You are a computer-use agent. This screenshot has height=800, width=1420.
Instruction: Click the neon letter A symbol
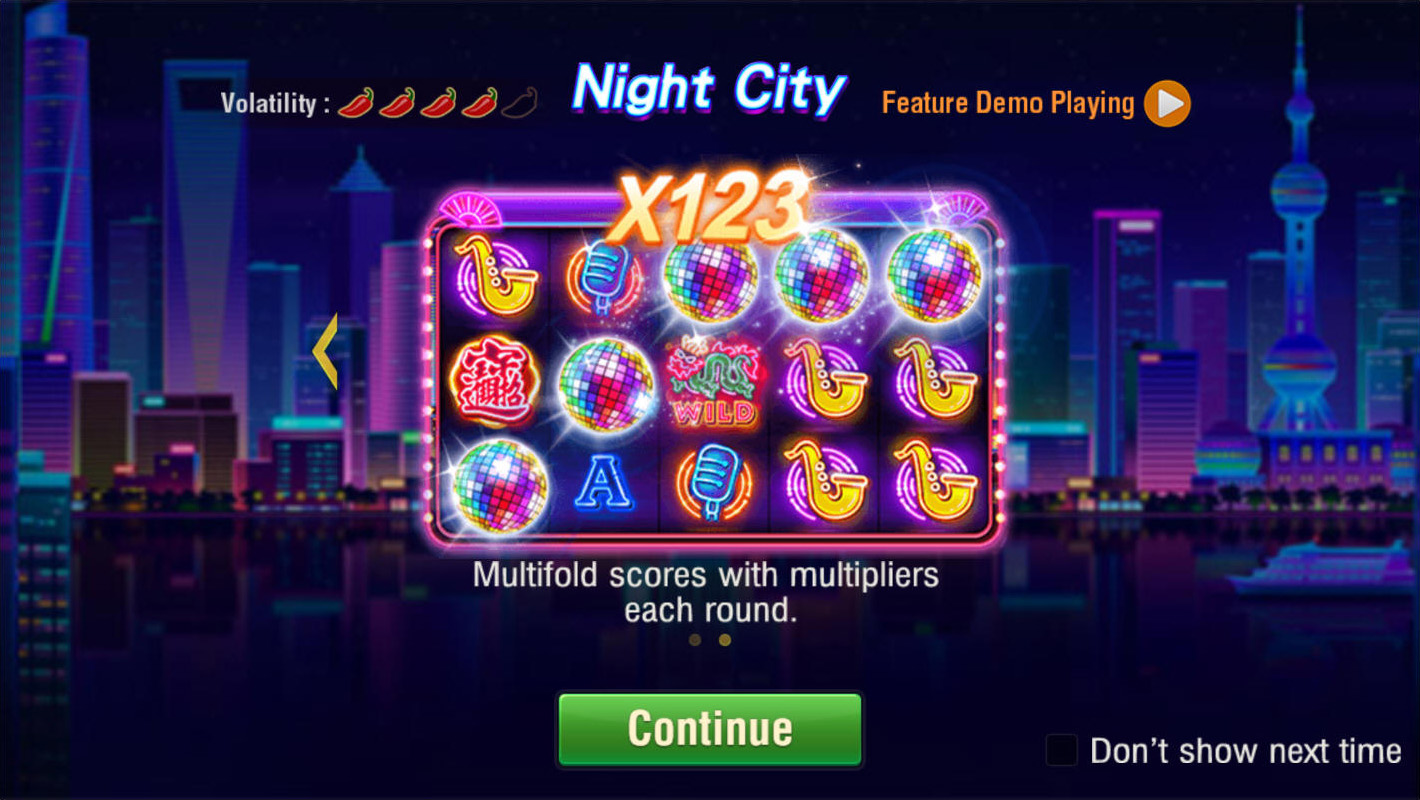tap(605, 483)
